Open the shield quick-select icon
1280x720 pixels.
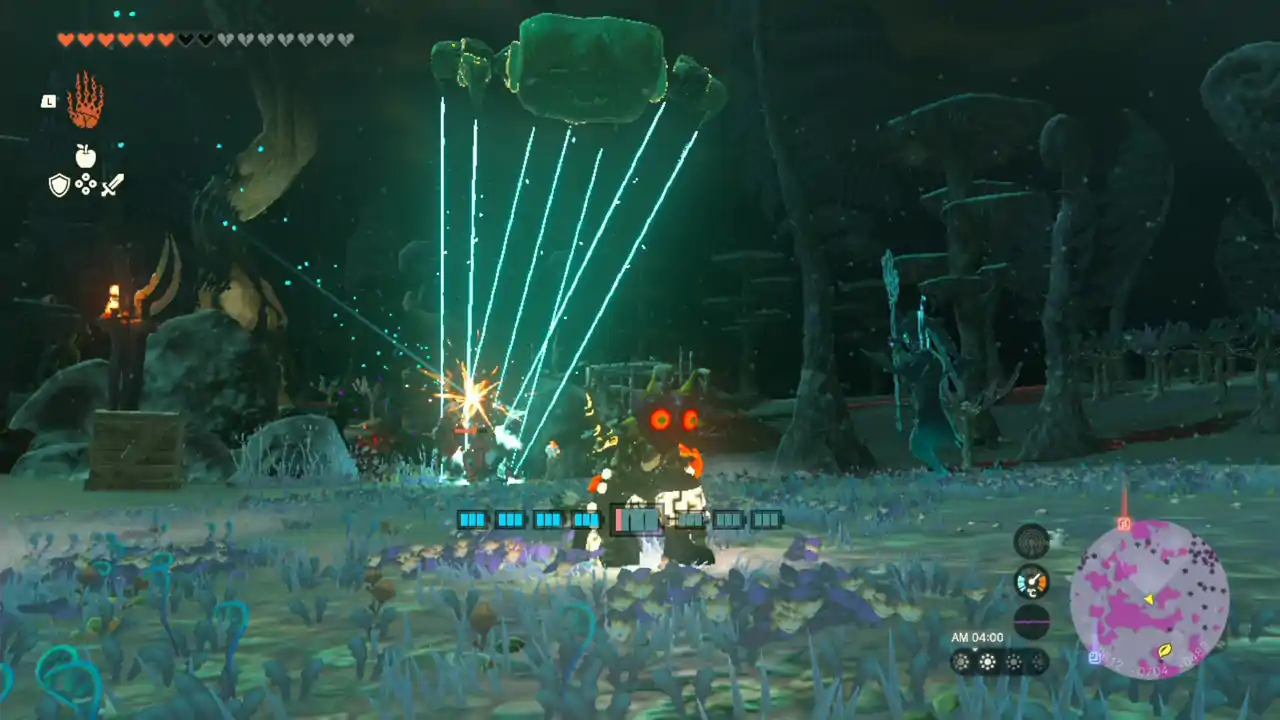(x=60, y=185)
